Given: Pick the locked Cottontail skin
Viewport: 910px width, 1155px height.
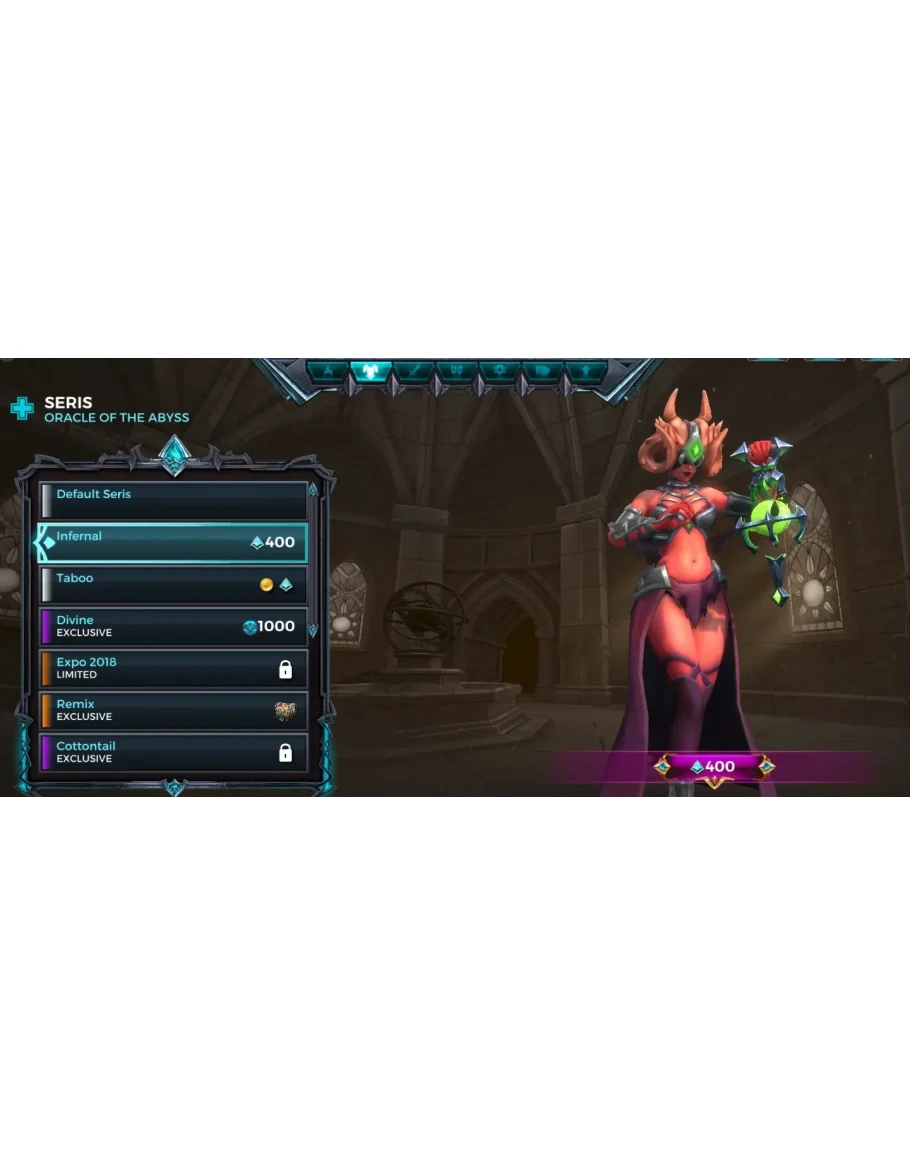Looking at the screenshot, I should (173, 752).
